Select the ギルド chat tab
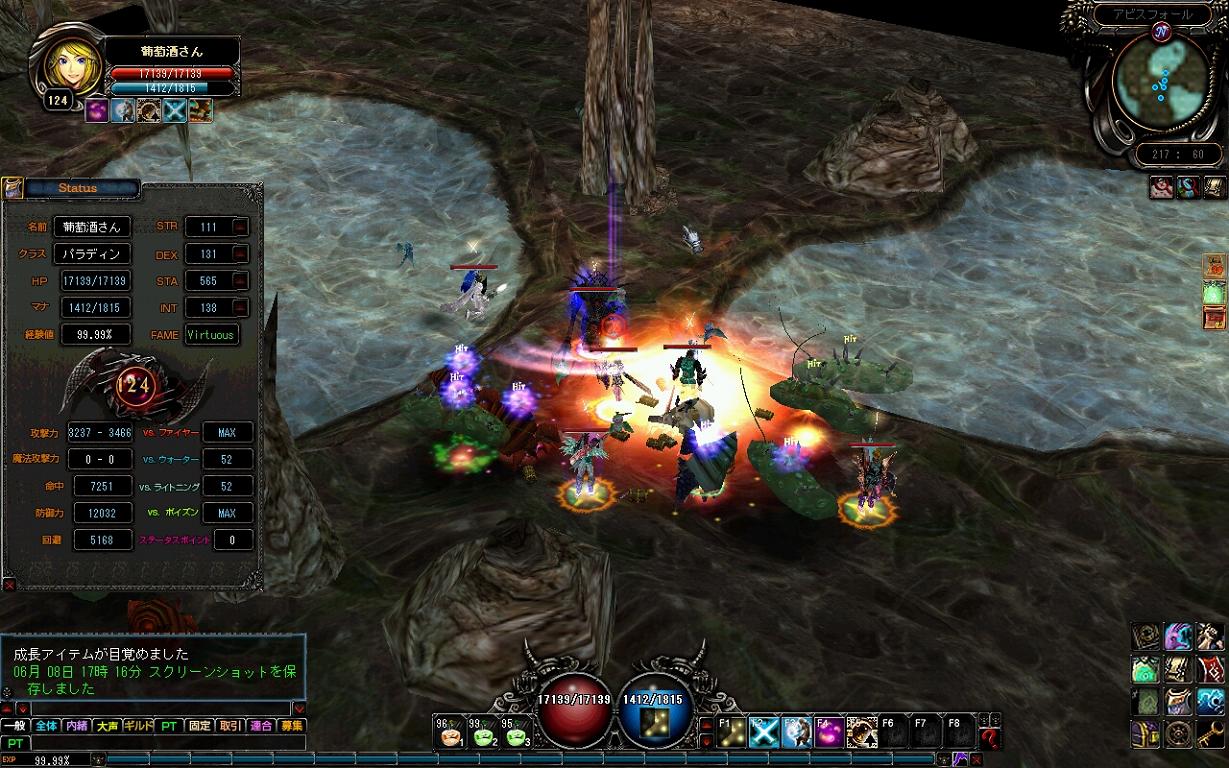The height and width of the screenshot is (768, 1229). [x=138, y=726]
